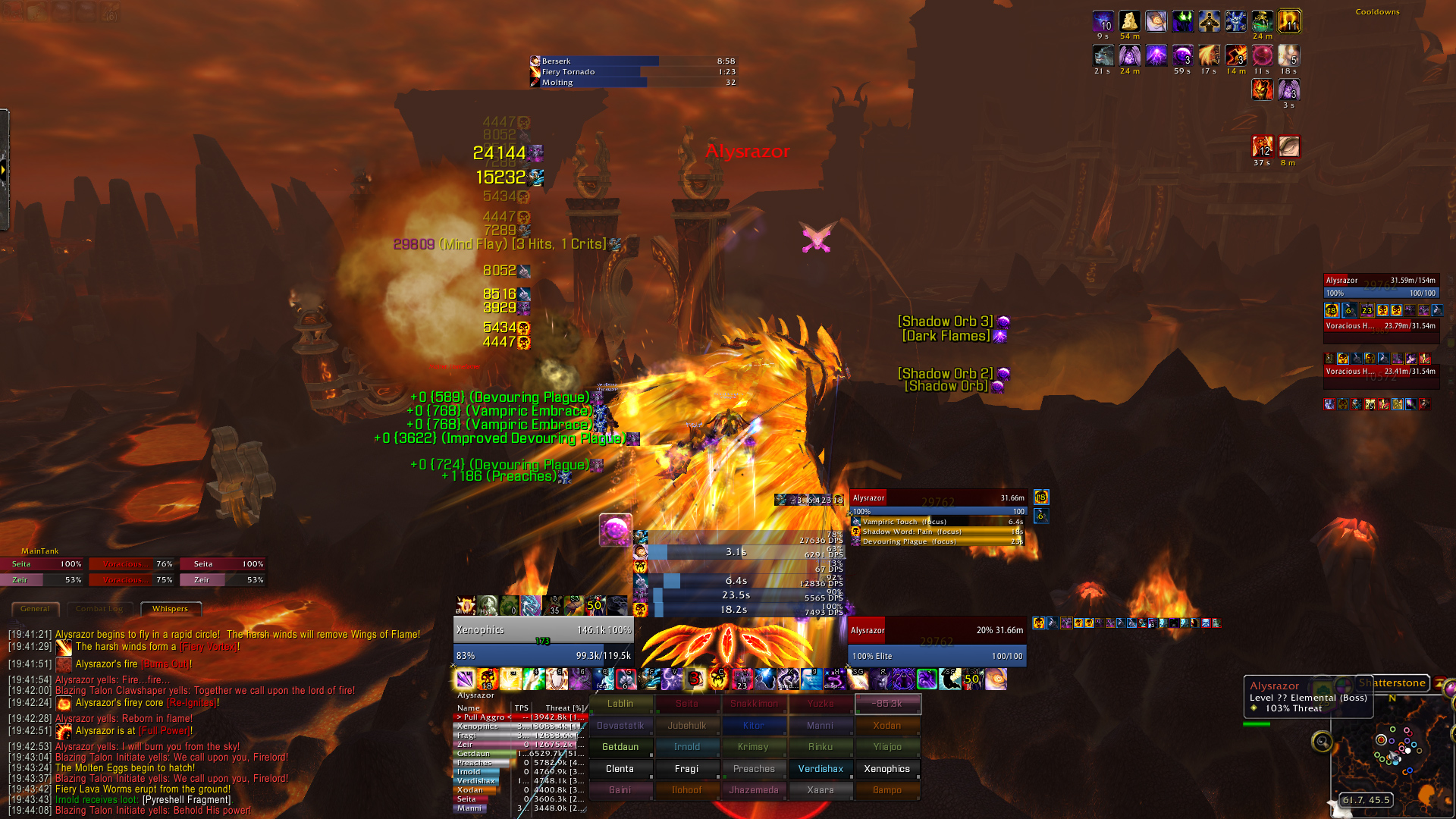This screenshot has width=1456, height=819.
Task: Target Xaara in the raid frames
Action: [821, 790]
